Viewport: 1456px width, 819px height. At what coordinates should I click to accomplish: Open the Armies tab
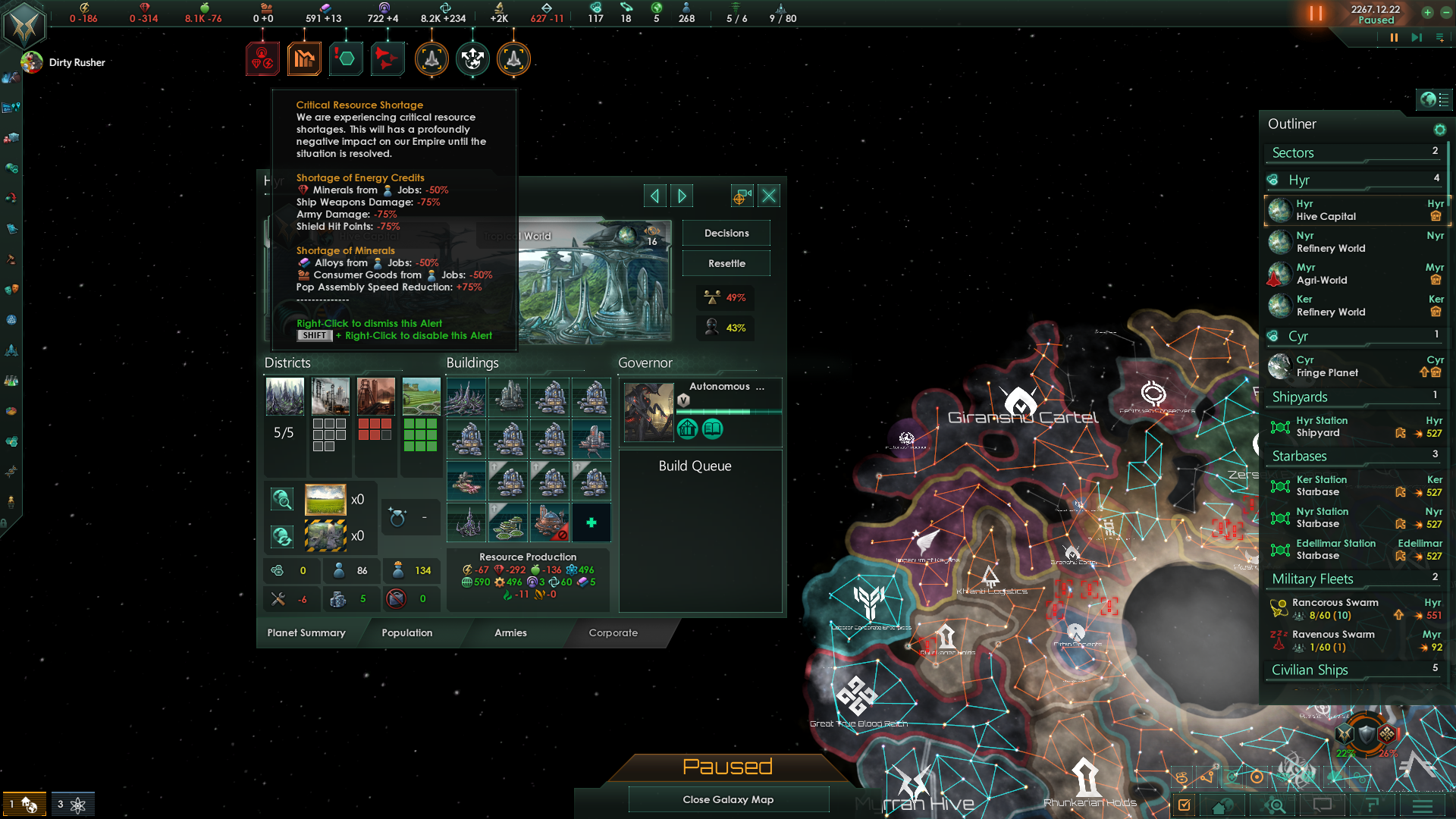tap(510, 632)
